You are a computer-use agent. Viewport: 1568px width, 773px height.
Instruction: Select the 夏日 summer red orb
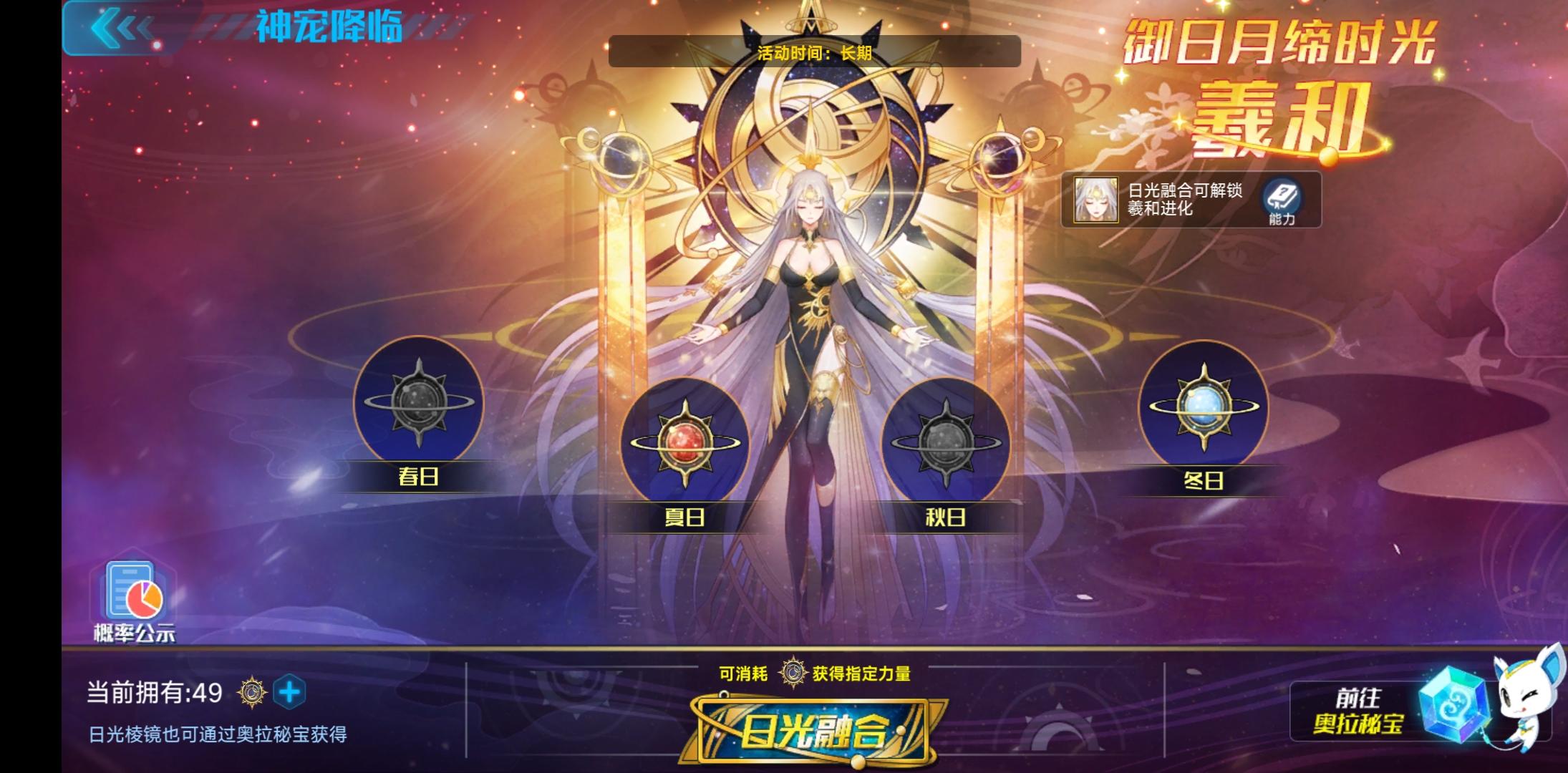pos(686,442)
